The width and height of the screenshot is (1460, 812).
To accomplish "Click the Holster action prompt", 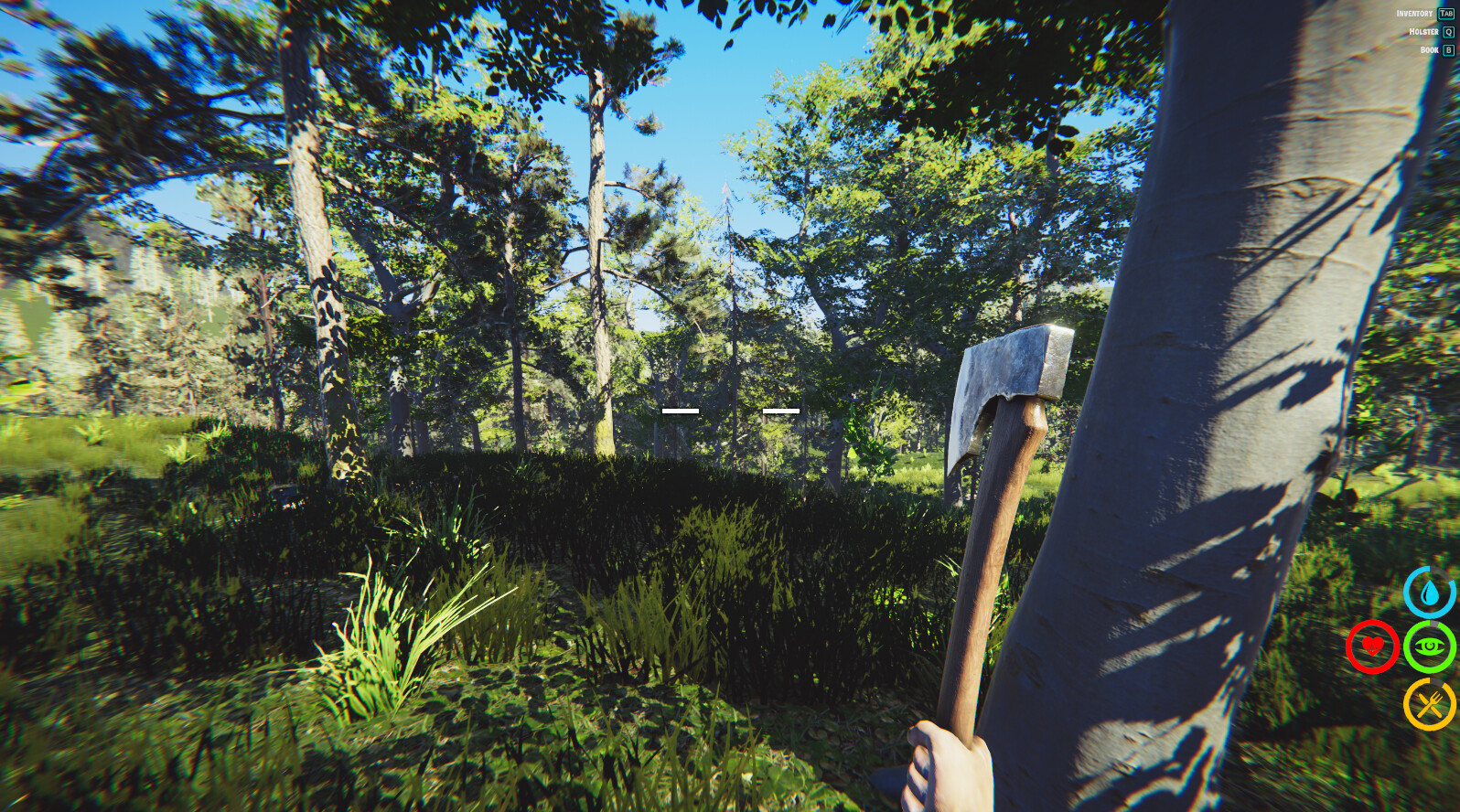I will (x=1423, y=32).
